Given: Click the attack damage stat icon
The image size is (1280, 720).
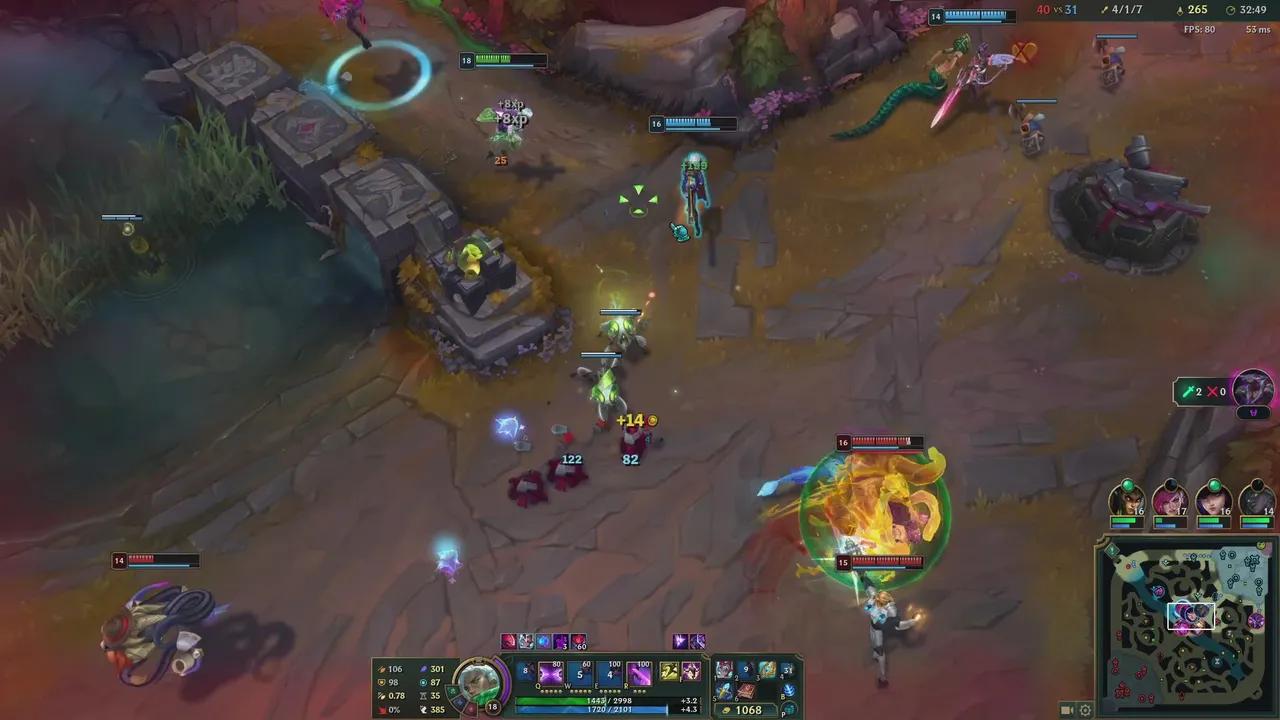Looking at the screenshot, I should 382,669.
